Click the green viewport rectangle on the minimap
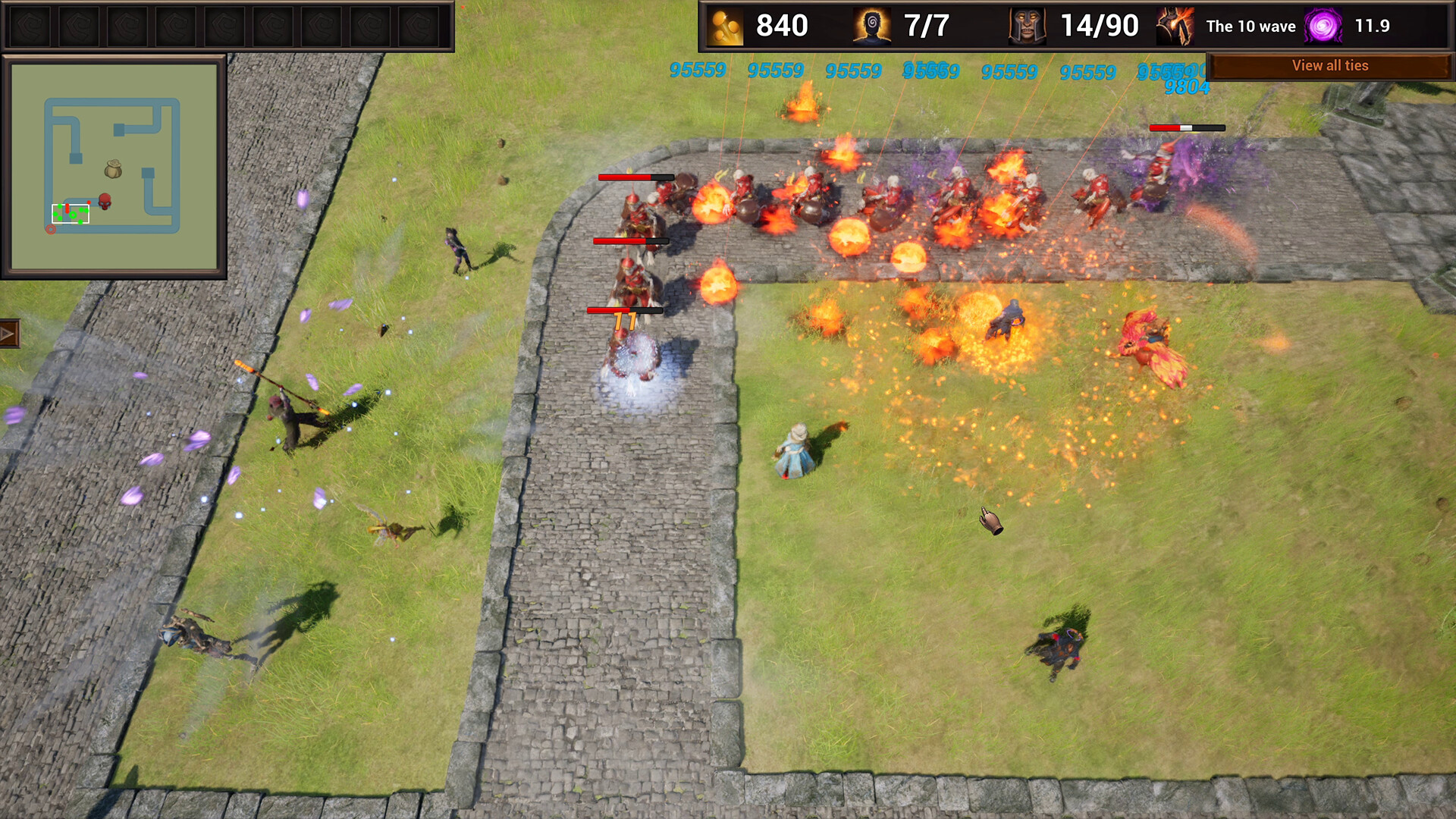 71,213
